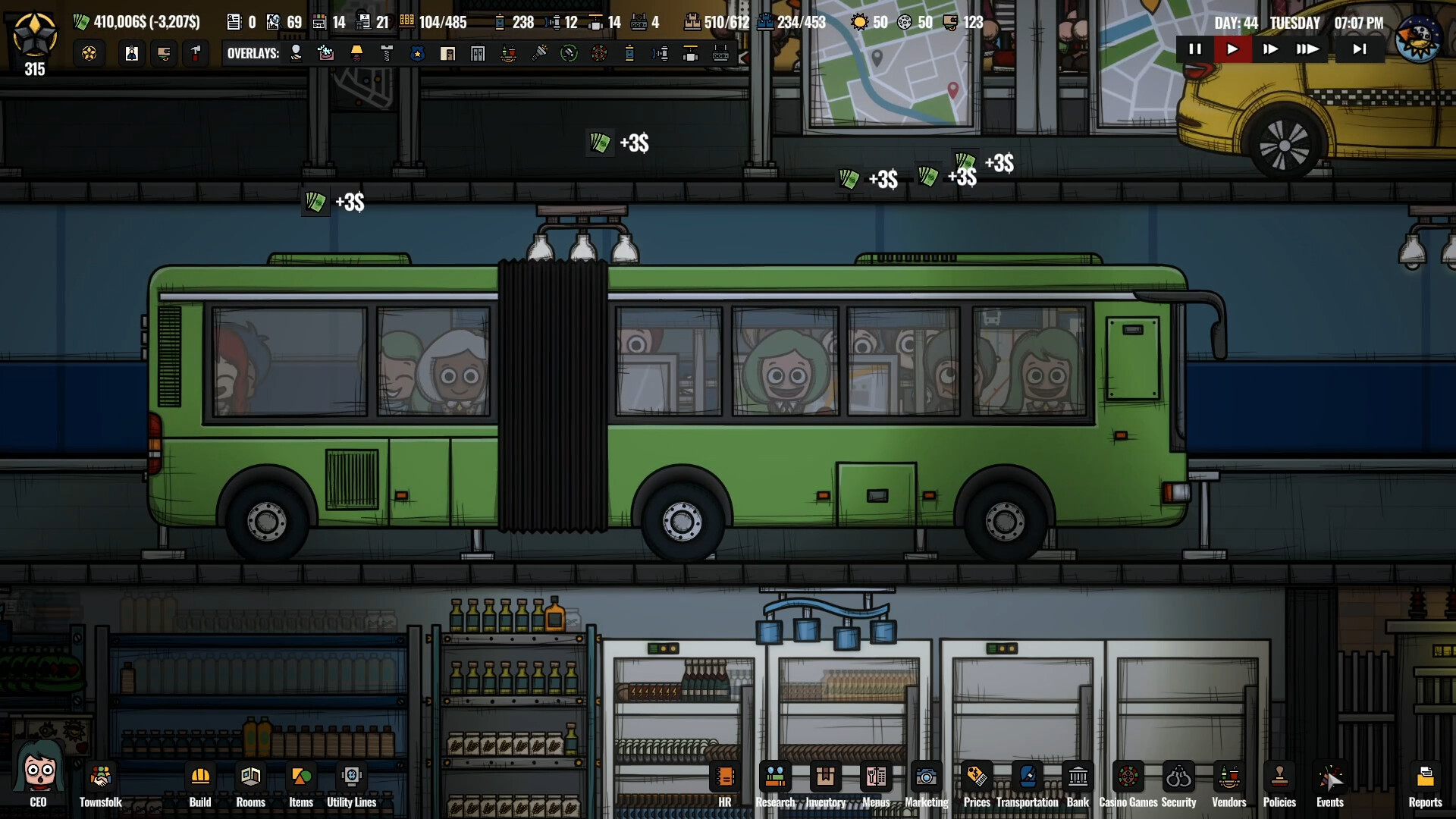Open the Build menu

[x=200, y=777]
